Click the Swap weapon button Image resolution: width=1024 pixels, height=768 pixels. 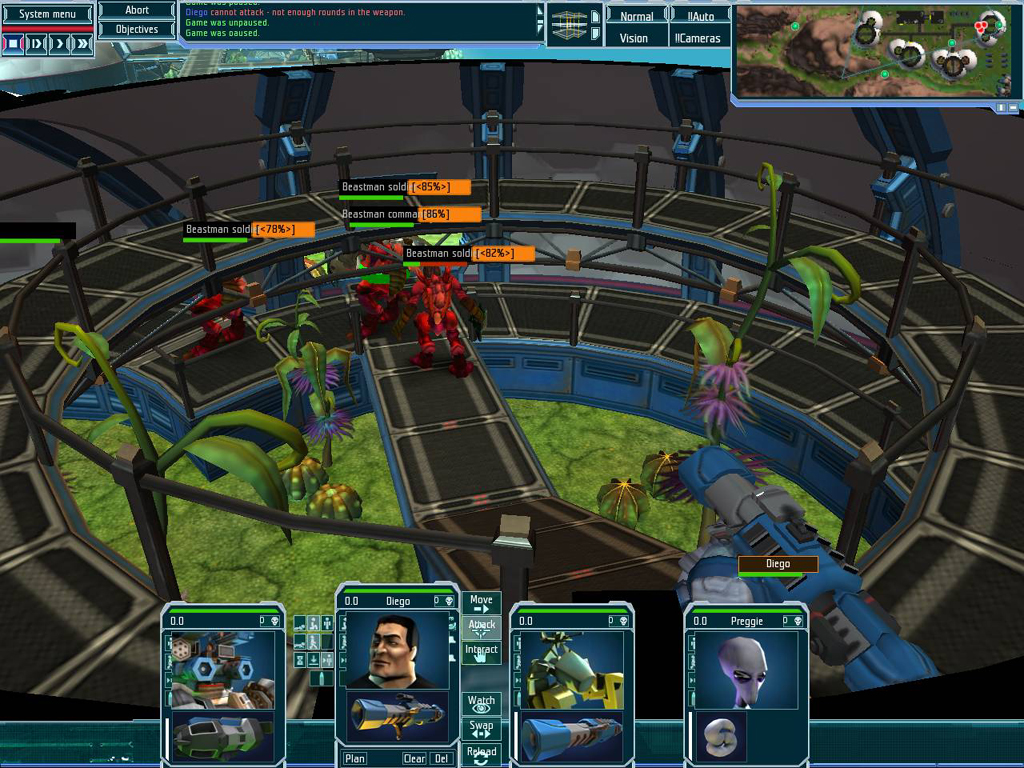(x=481, y=729)
